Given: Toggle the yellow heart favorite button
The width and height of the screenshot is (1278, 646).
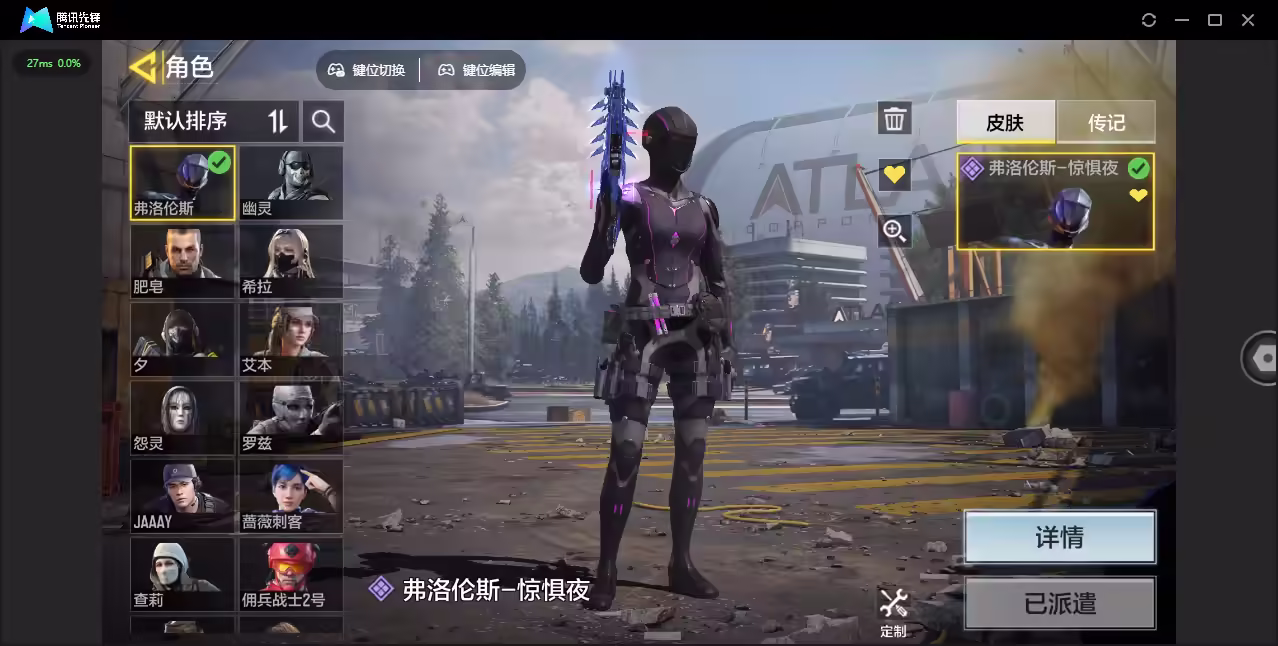Looking at the screenshot, I should pyautogui.click(x=894, y=175).
